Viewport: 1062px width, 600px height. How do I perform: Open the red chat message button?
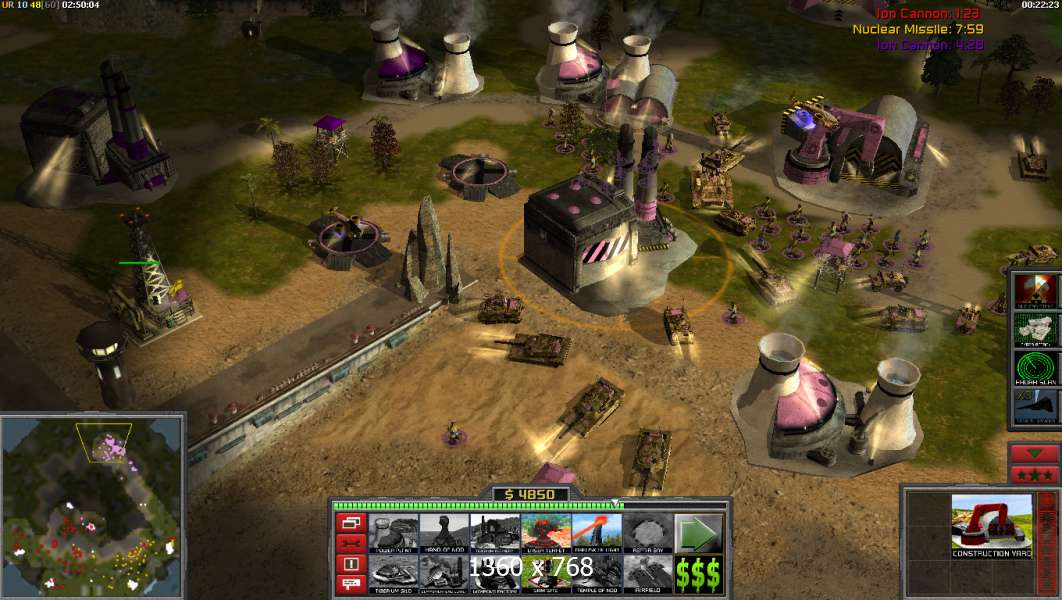351,585
